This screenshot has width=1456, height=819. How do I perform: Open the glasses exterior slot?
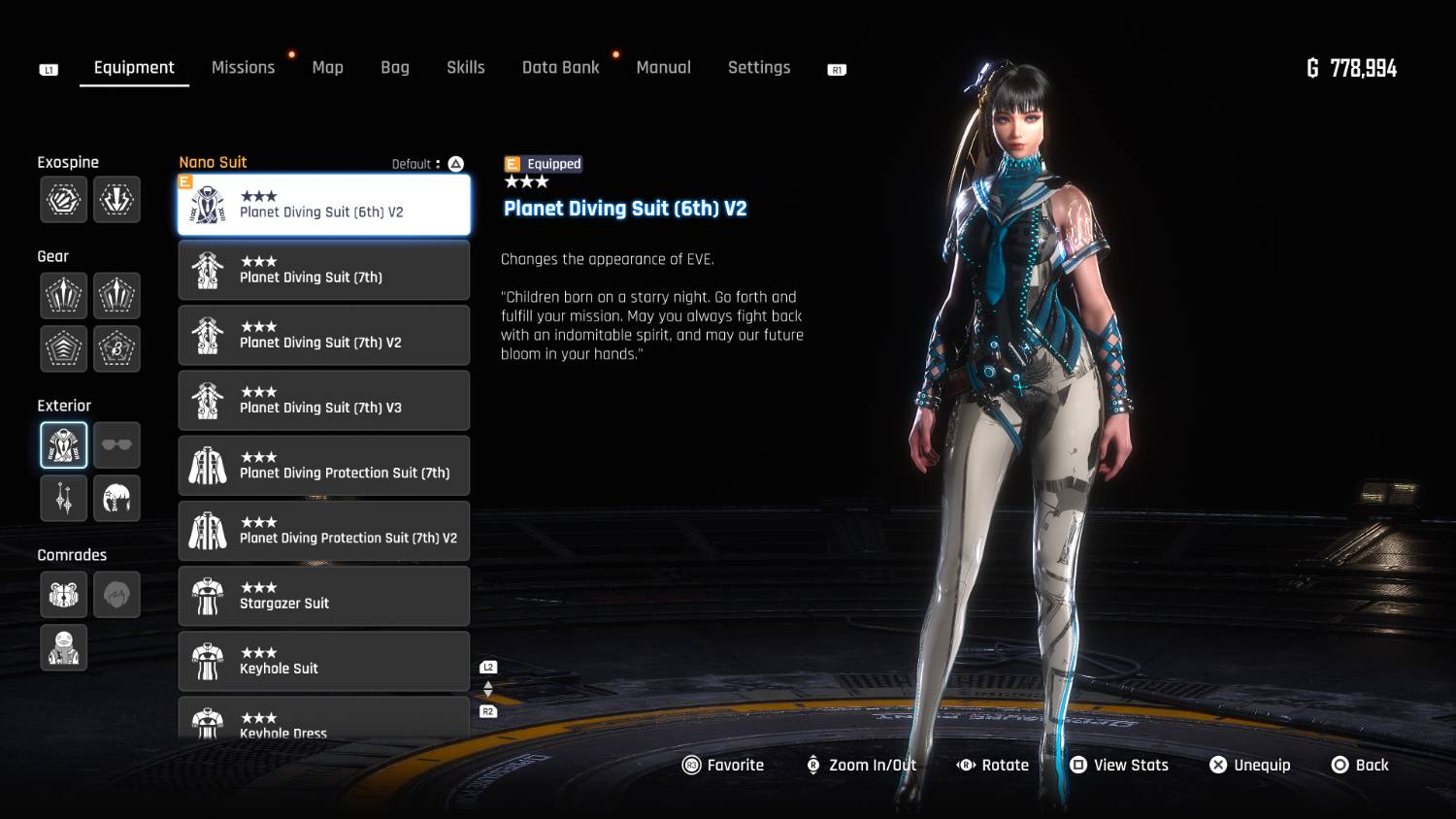[x=116, y=445]
